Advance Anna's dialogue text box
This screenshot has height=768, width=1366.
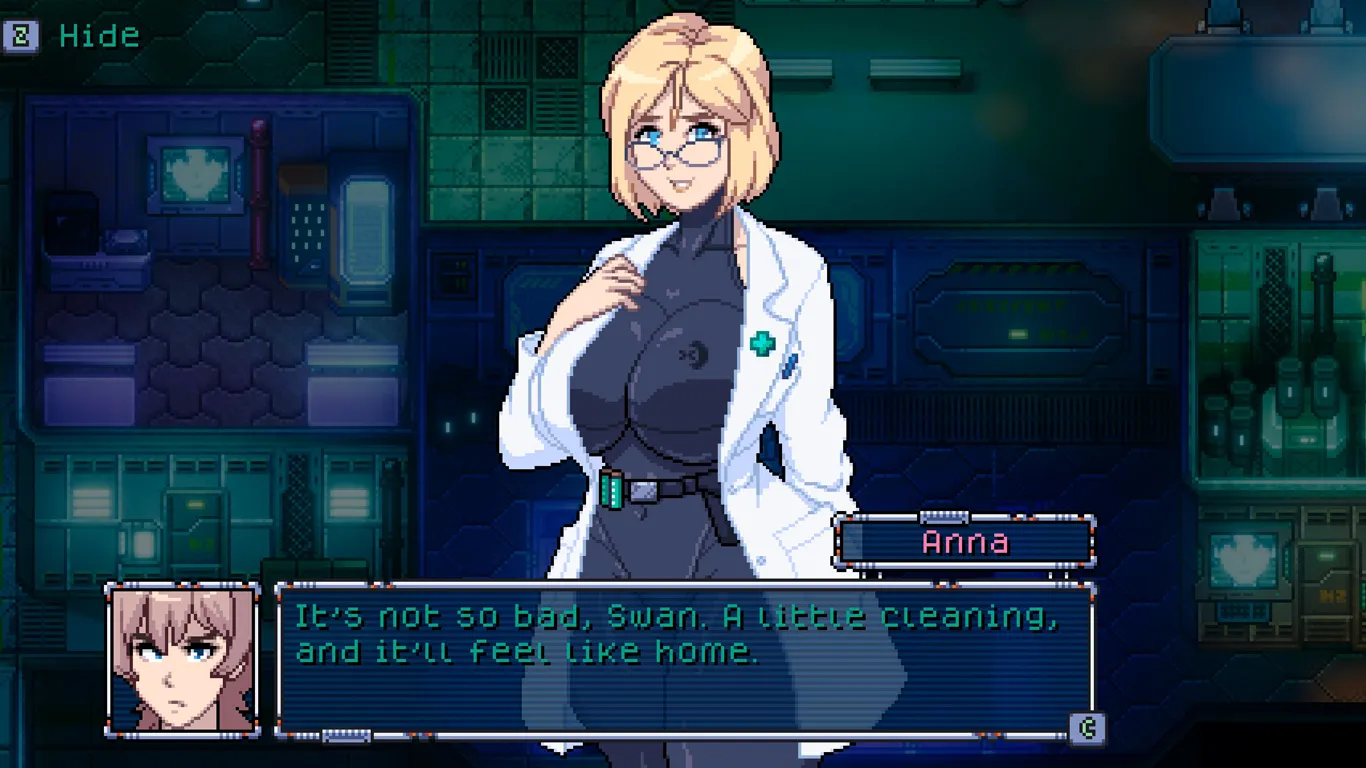[x=1087, y=728]
